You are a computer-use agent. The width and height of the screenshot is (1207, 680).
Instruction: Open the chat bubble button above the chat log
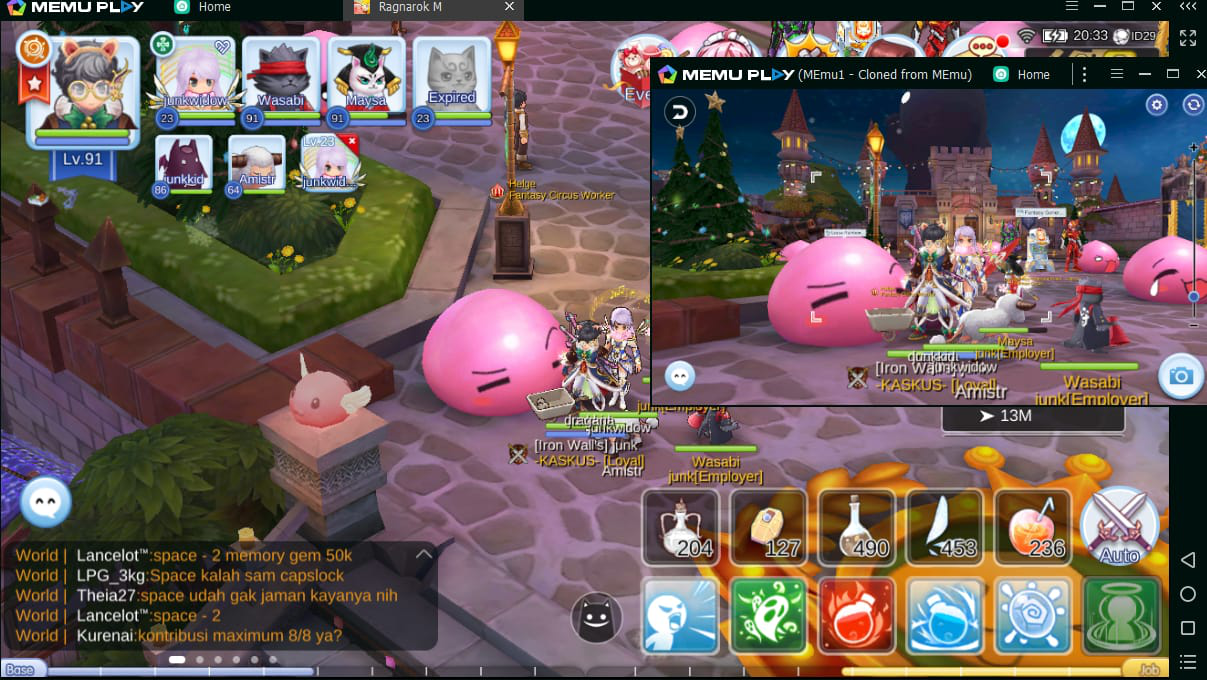[45, 501]
